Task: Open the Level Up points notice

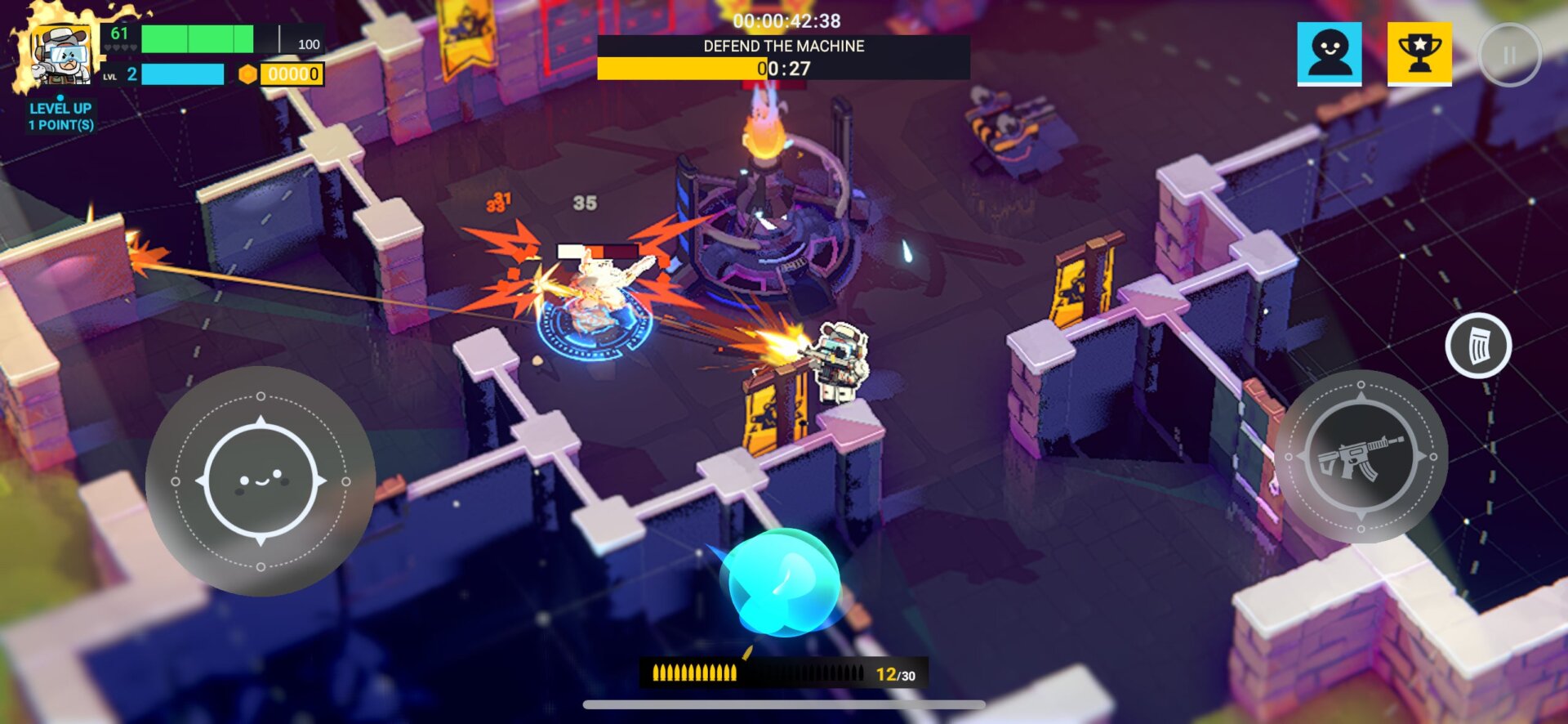Action: 61,116
